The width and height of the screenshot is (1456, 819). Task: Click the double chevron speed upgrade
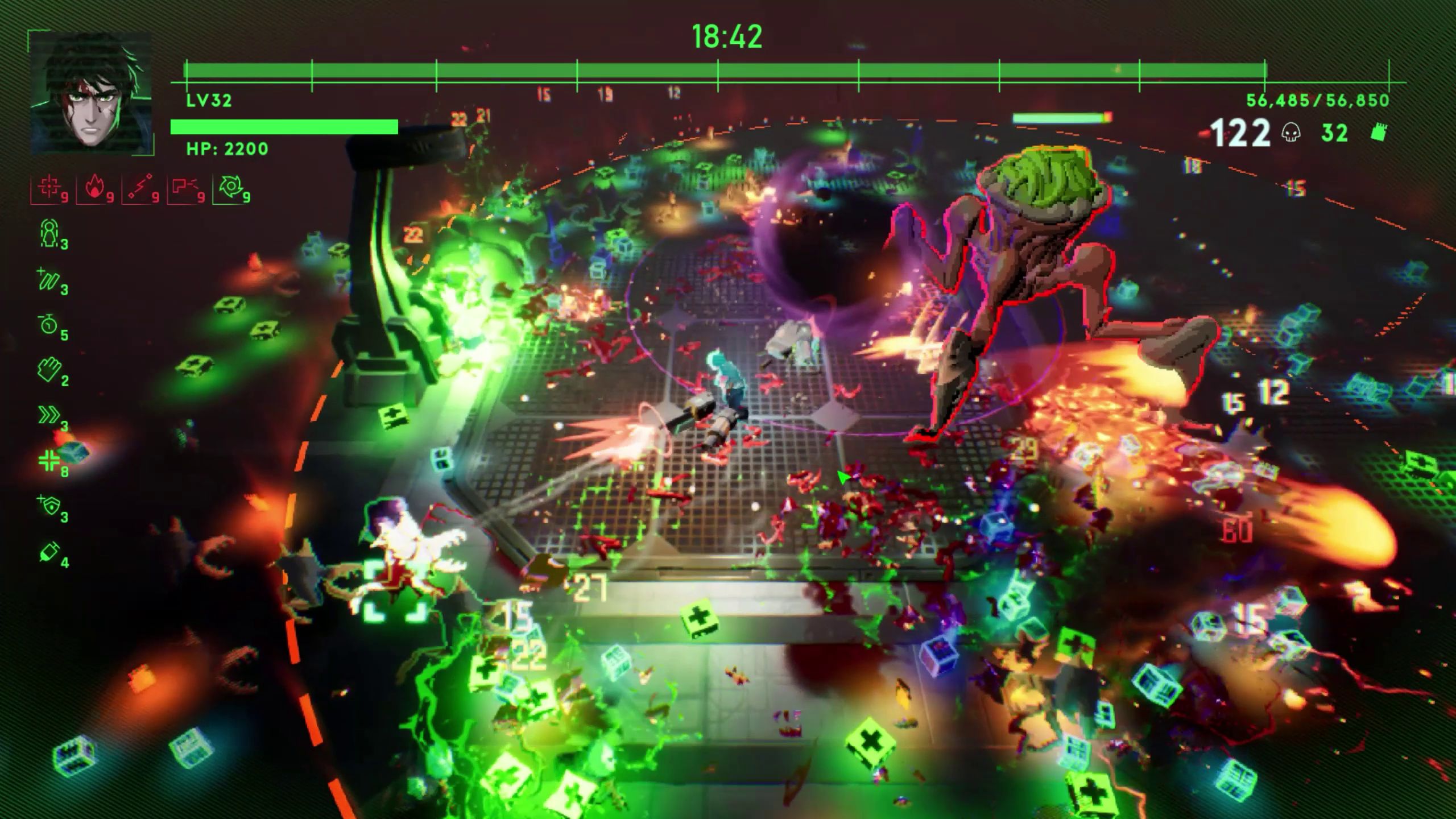tap(49, 416)
